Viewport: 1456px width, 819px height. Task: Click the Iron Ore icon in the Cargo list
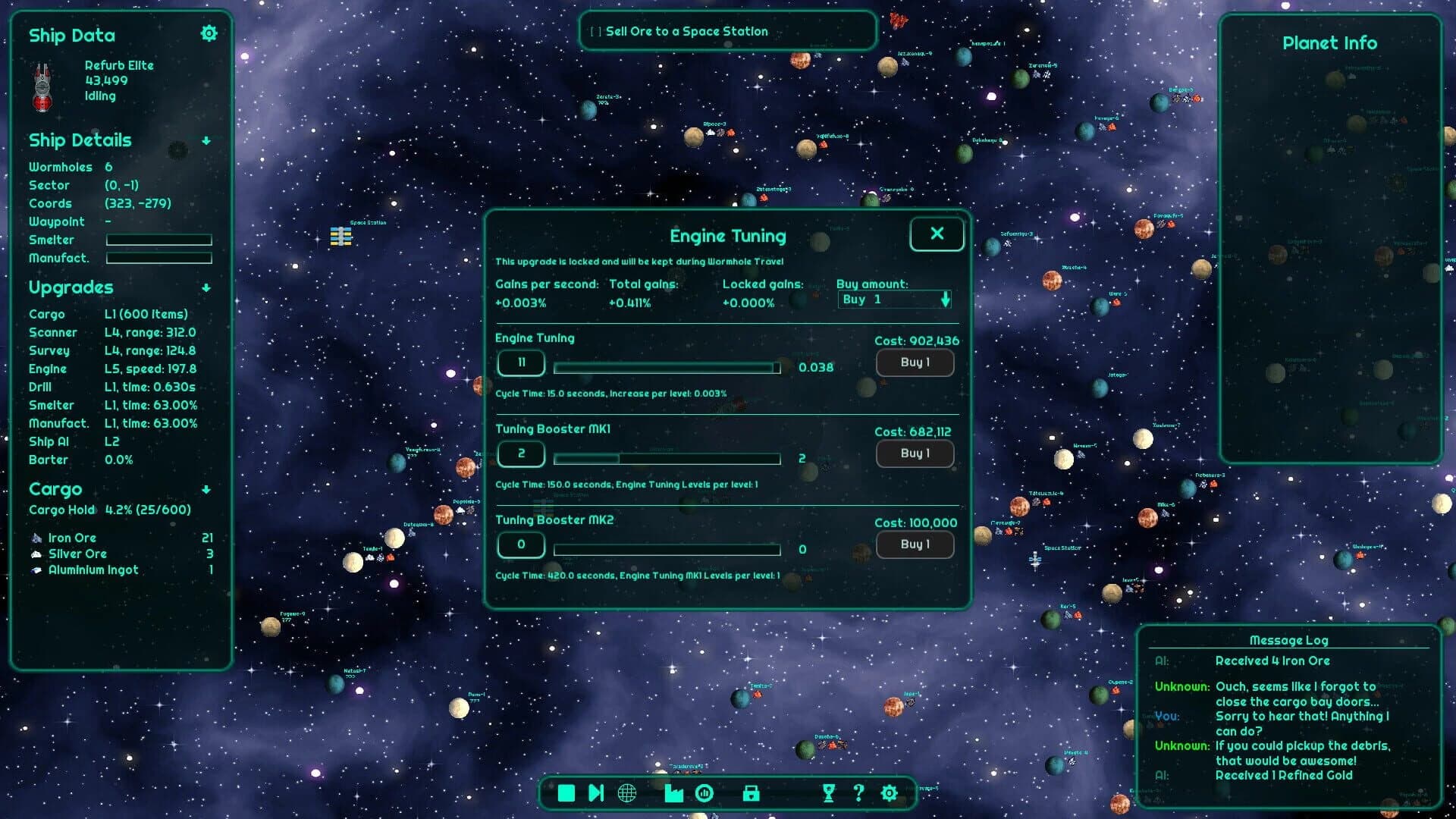38,538
